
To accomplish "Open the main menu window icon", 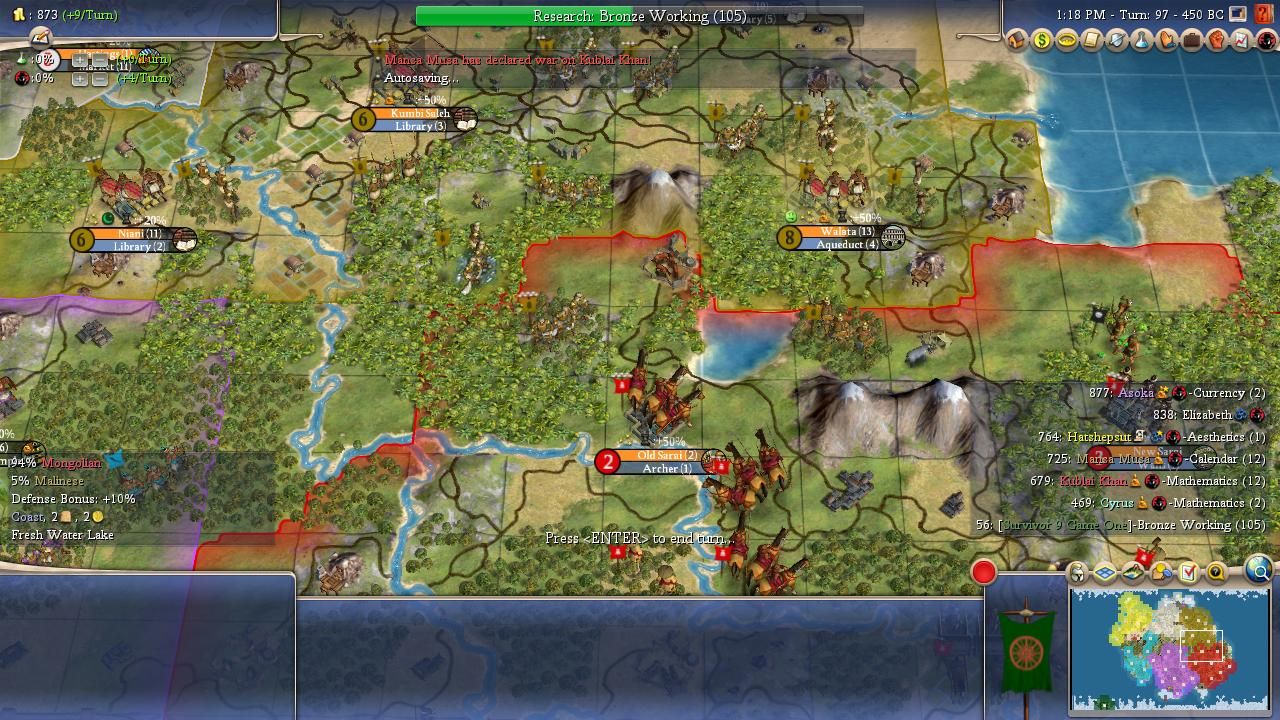I will (1238, 15).
